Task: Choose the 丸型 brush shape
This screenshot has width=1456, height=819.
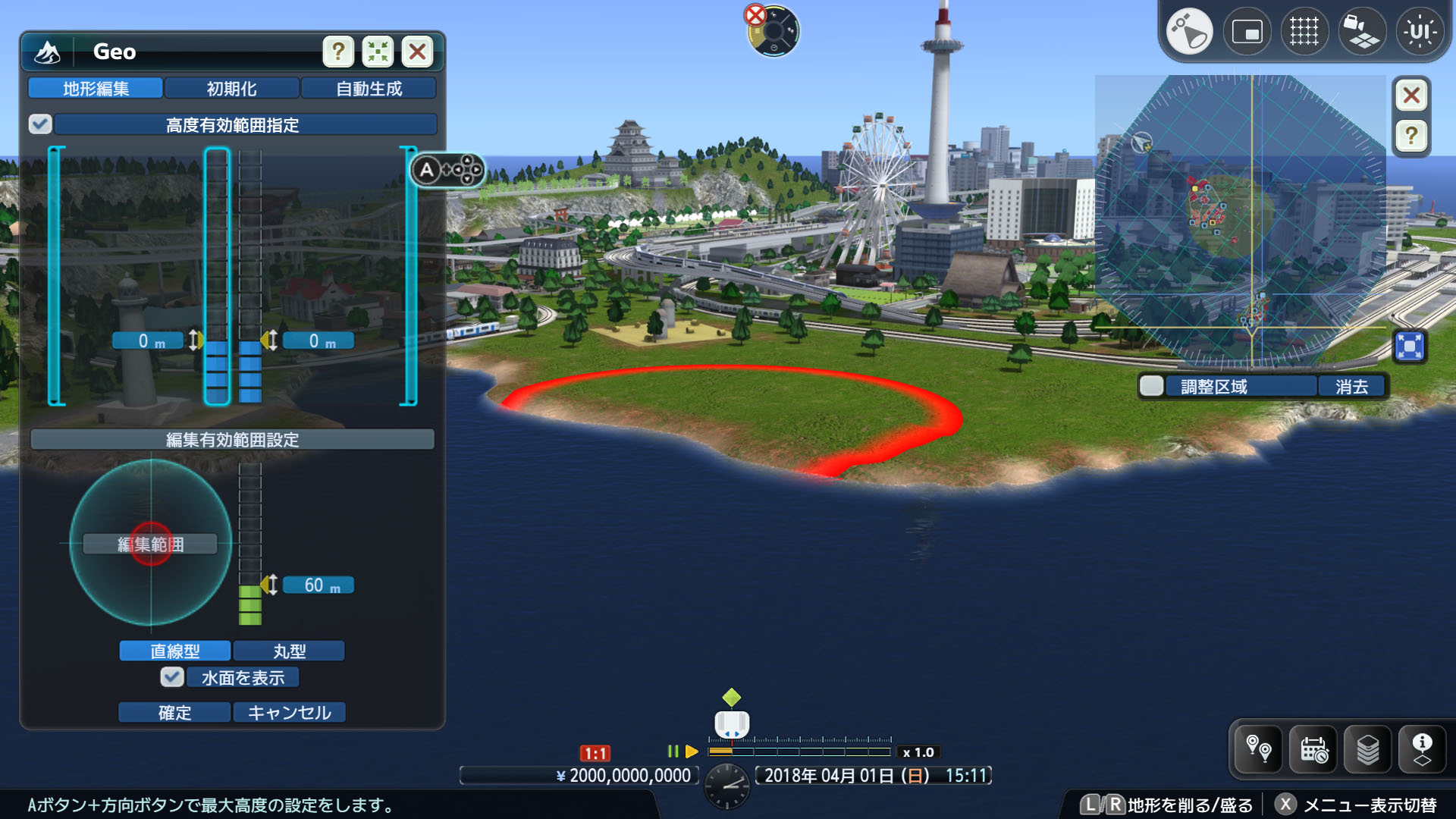Action: (x=289, y=651)
